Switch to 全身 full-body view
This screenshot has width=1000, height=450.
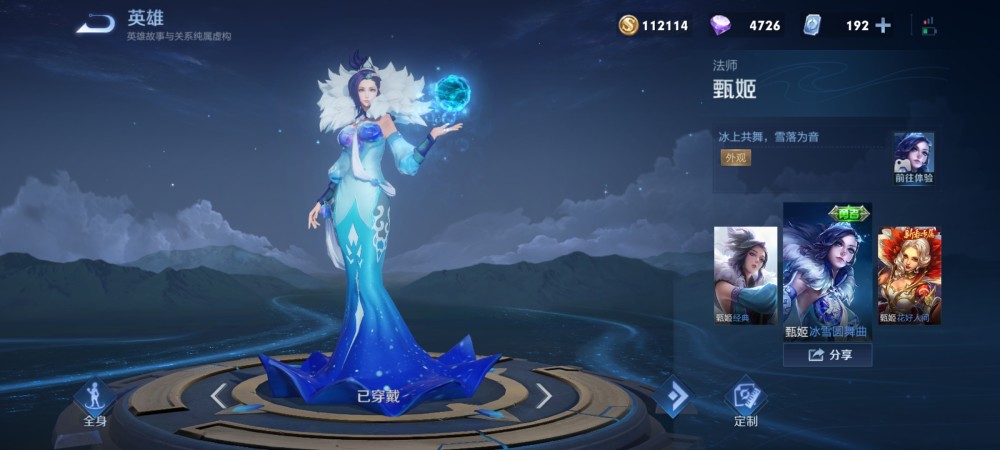click(x=95, y=402)
